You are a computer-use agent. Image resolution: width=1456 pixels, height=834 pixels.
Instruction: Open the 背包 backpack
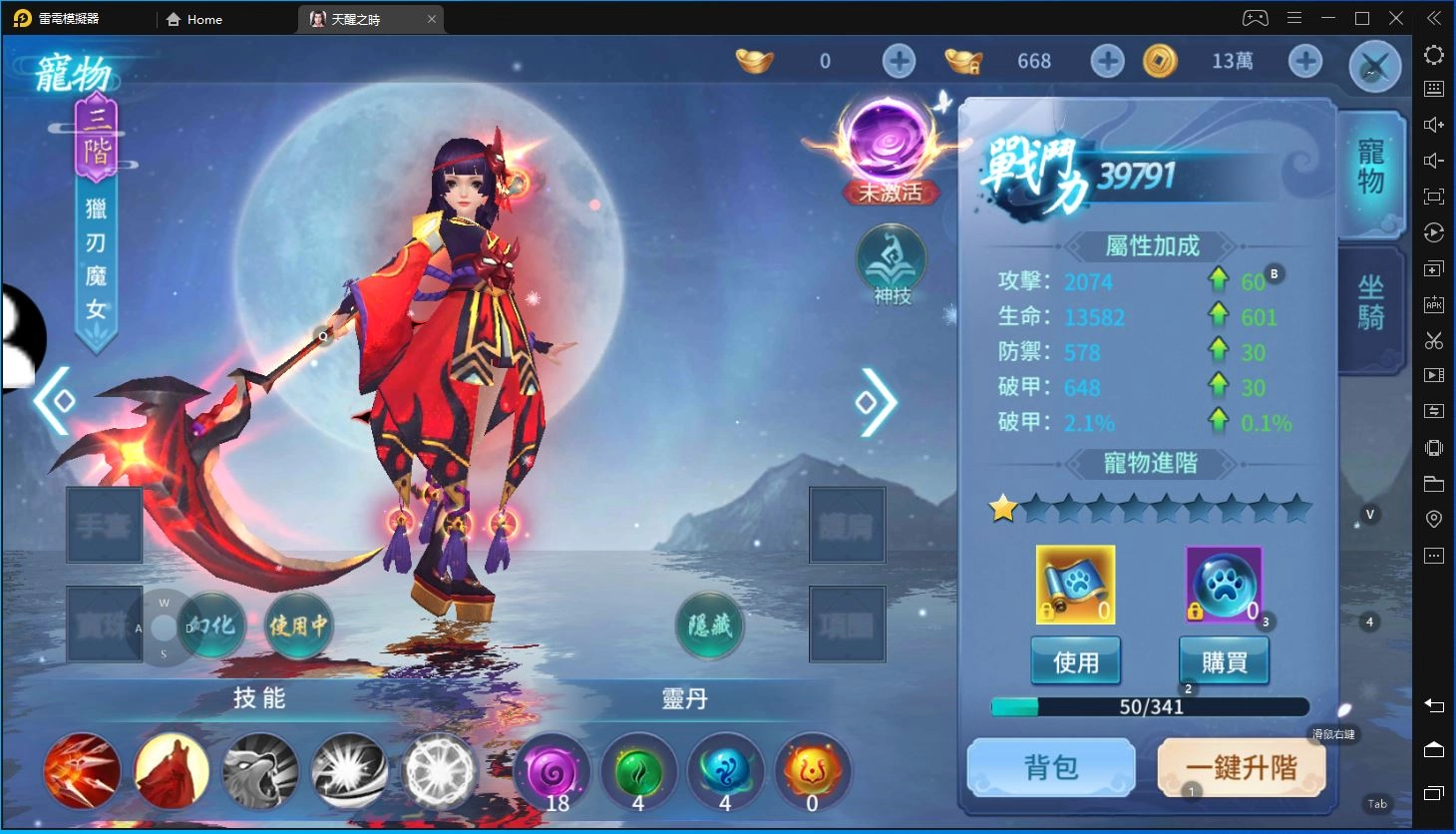tap(1050, 766)
